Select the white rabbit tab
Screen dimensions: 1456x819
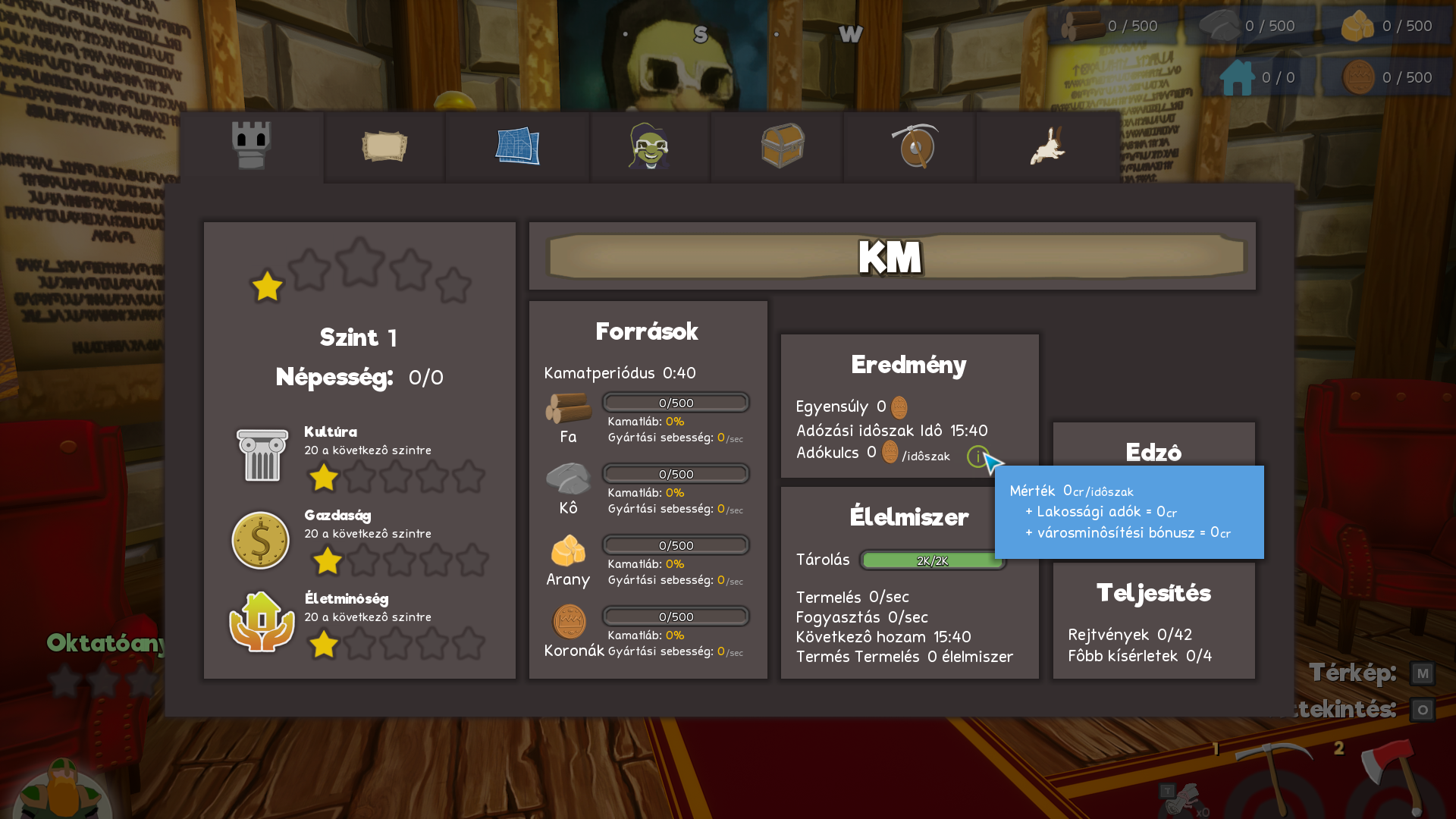click(x=1047, y=146)
